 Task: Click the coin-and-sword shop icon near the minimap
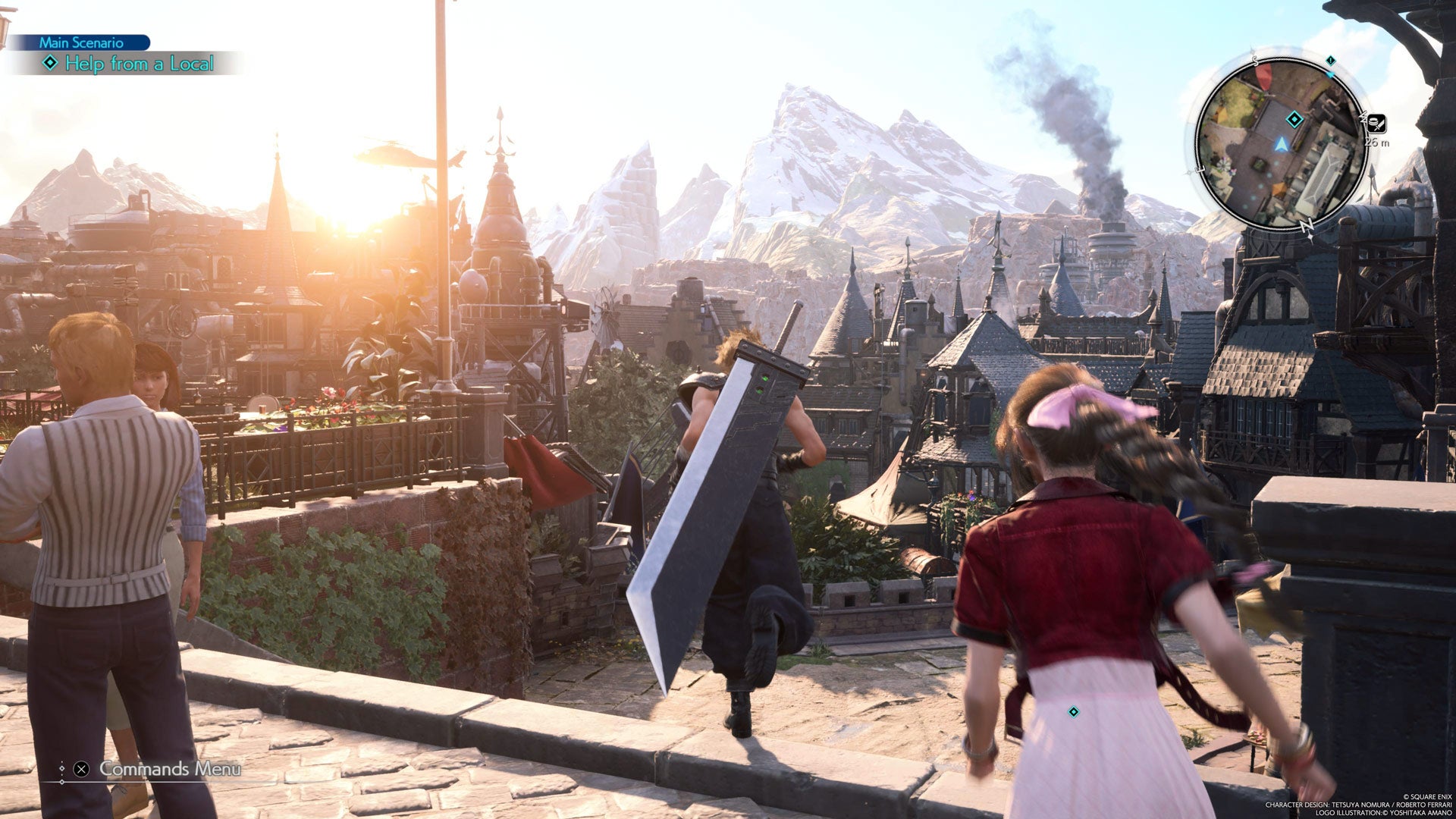click(1377, 124)
